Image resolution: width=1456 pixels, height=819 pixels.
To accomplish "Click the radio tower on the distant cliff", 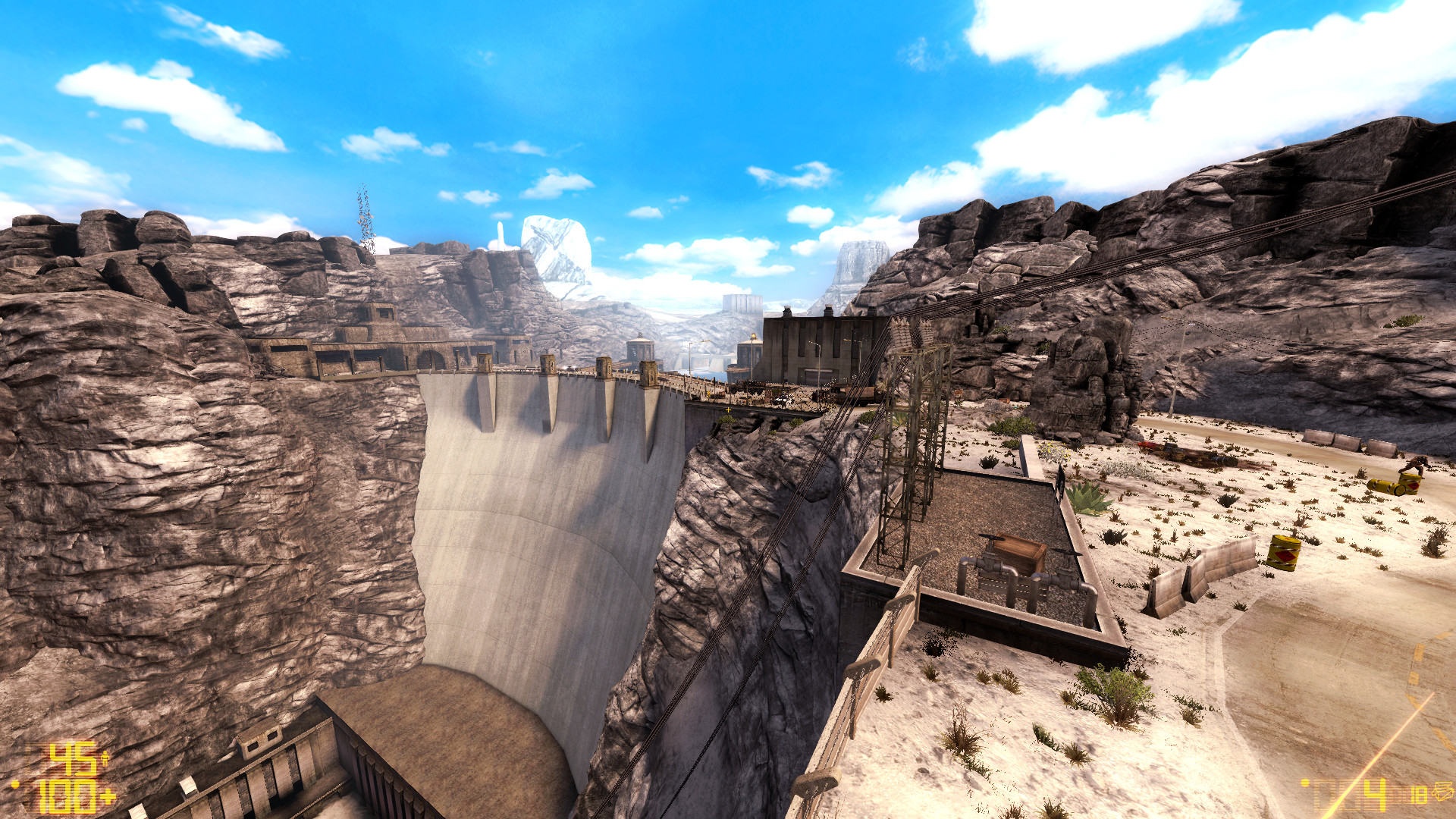I will coord(364,220).
